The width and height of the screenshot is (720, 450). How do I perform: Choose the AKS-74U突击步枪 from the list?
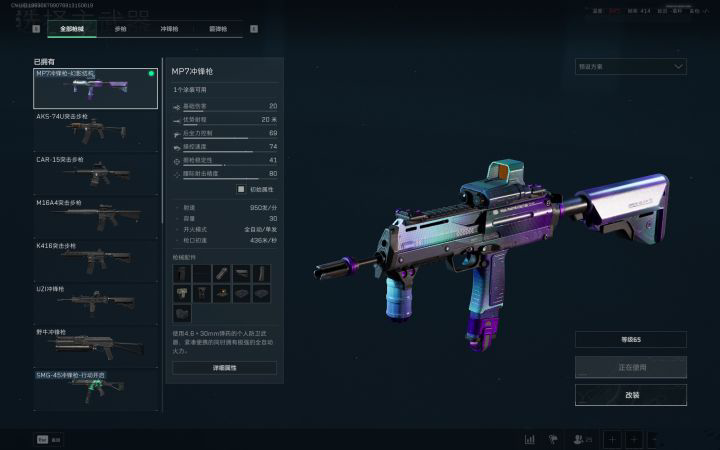[95, 130]
